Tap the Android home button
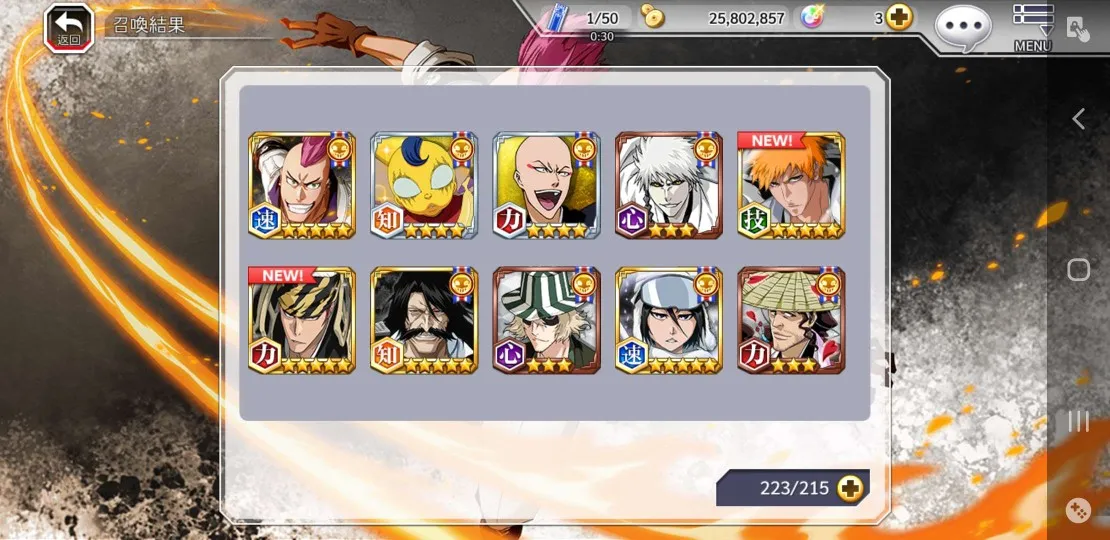The width and height of the screenshot is (1110, 540). click(1078, 269)
